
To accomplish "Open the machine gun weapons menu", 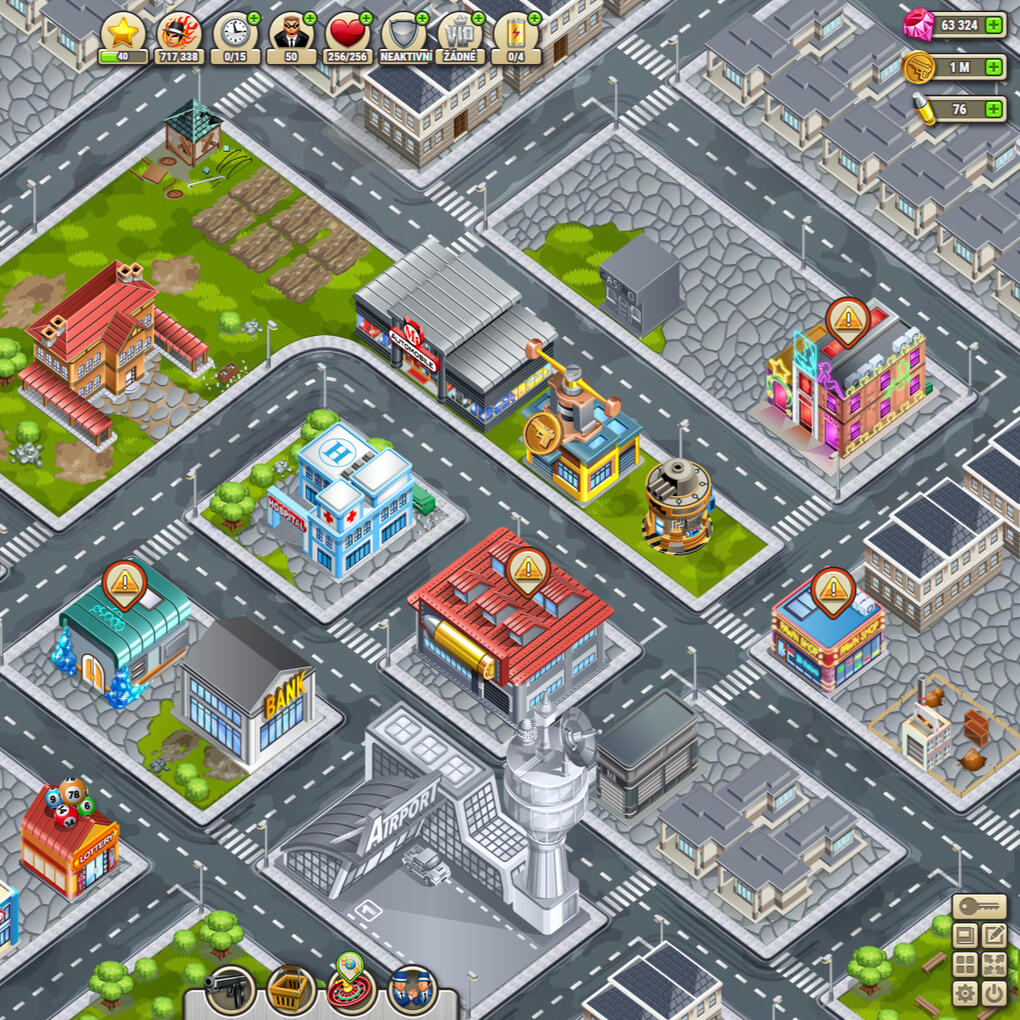I will coord(229,988).
